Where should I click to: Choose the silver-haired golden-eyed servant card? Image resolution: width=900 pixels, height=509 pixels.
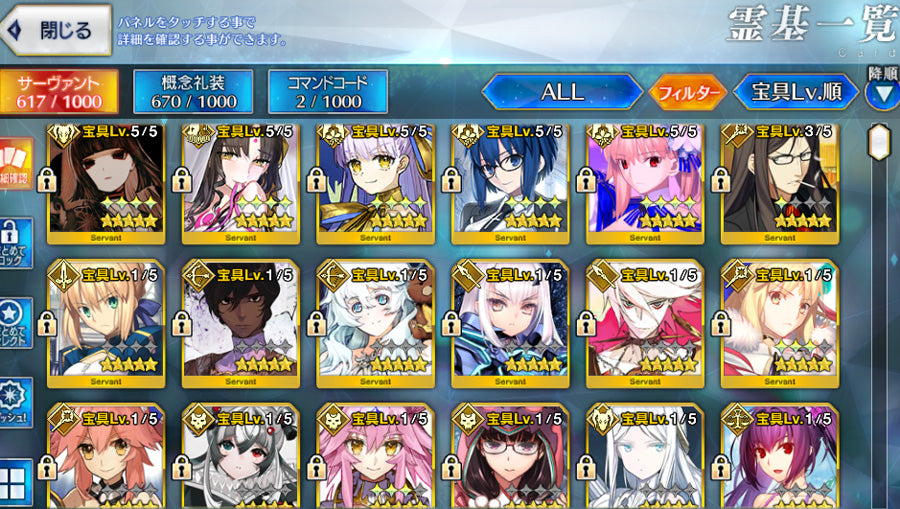coord(374,183)
